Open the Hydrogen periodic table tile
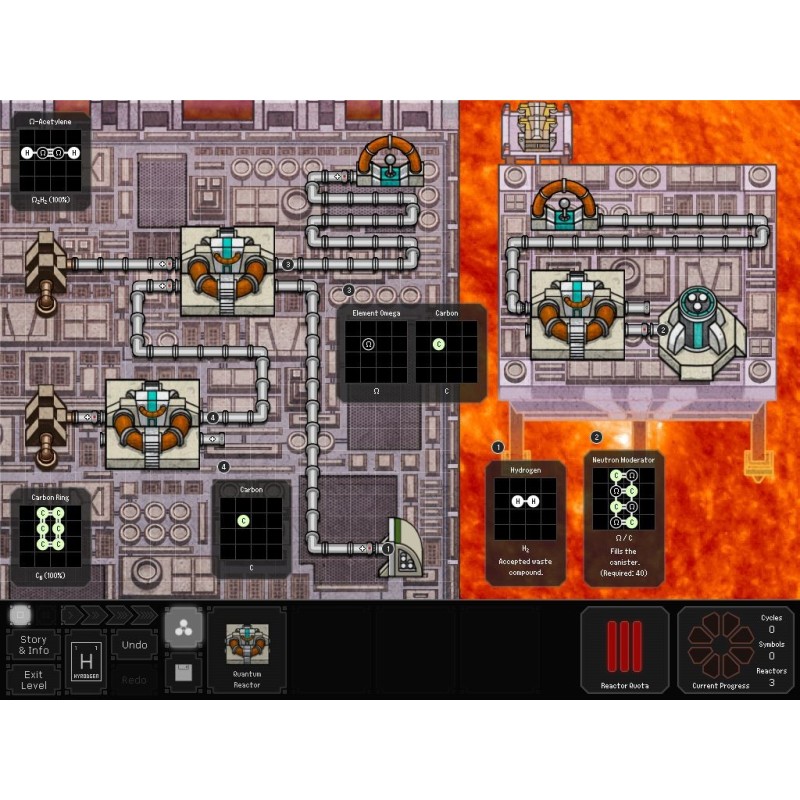Viewport: 800px width, 800px height. (86, 662)
